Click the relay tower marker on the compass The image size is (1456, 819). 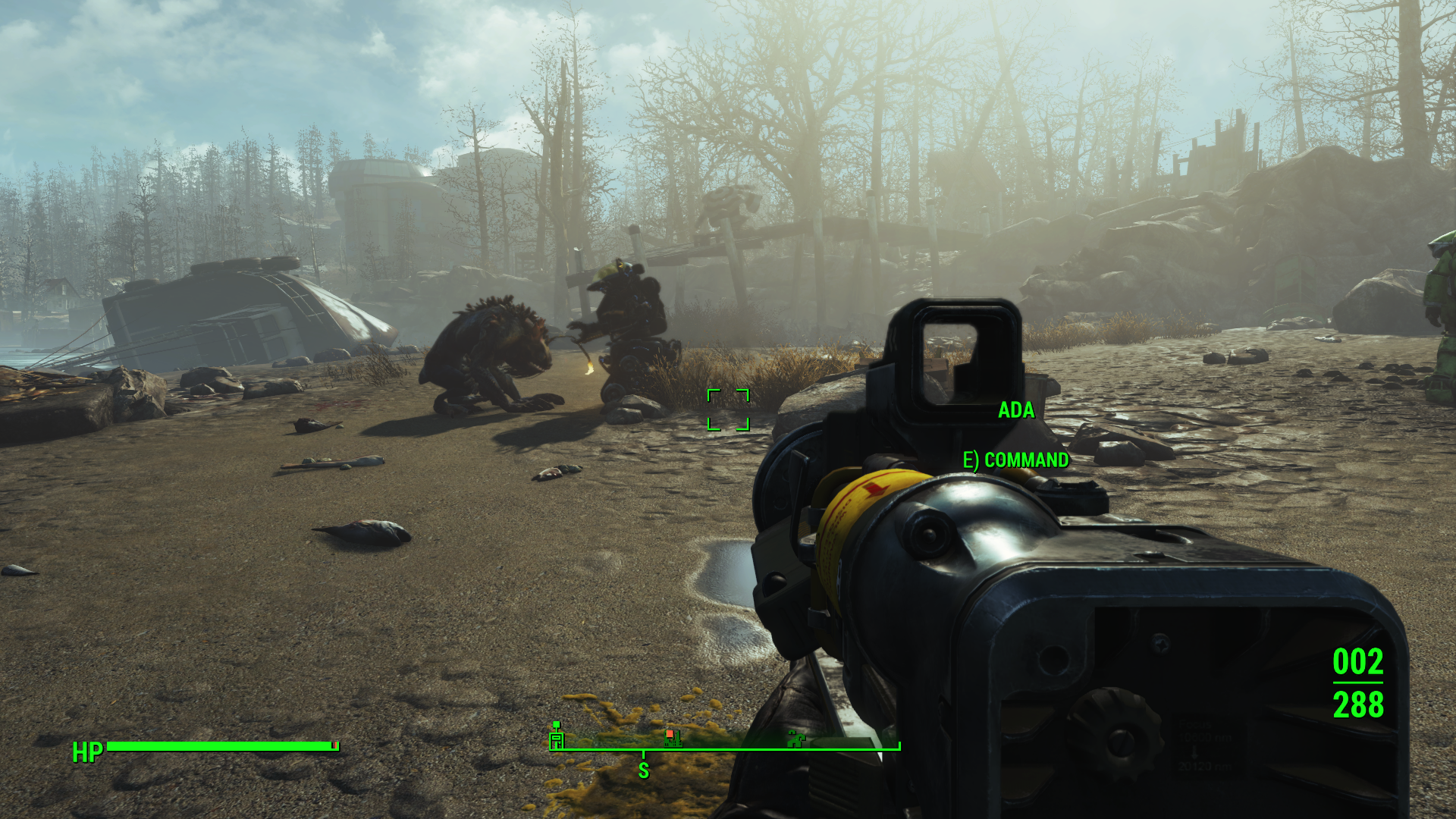(x=557, y=736)
